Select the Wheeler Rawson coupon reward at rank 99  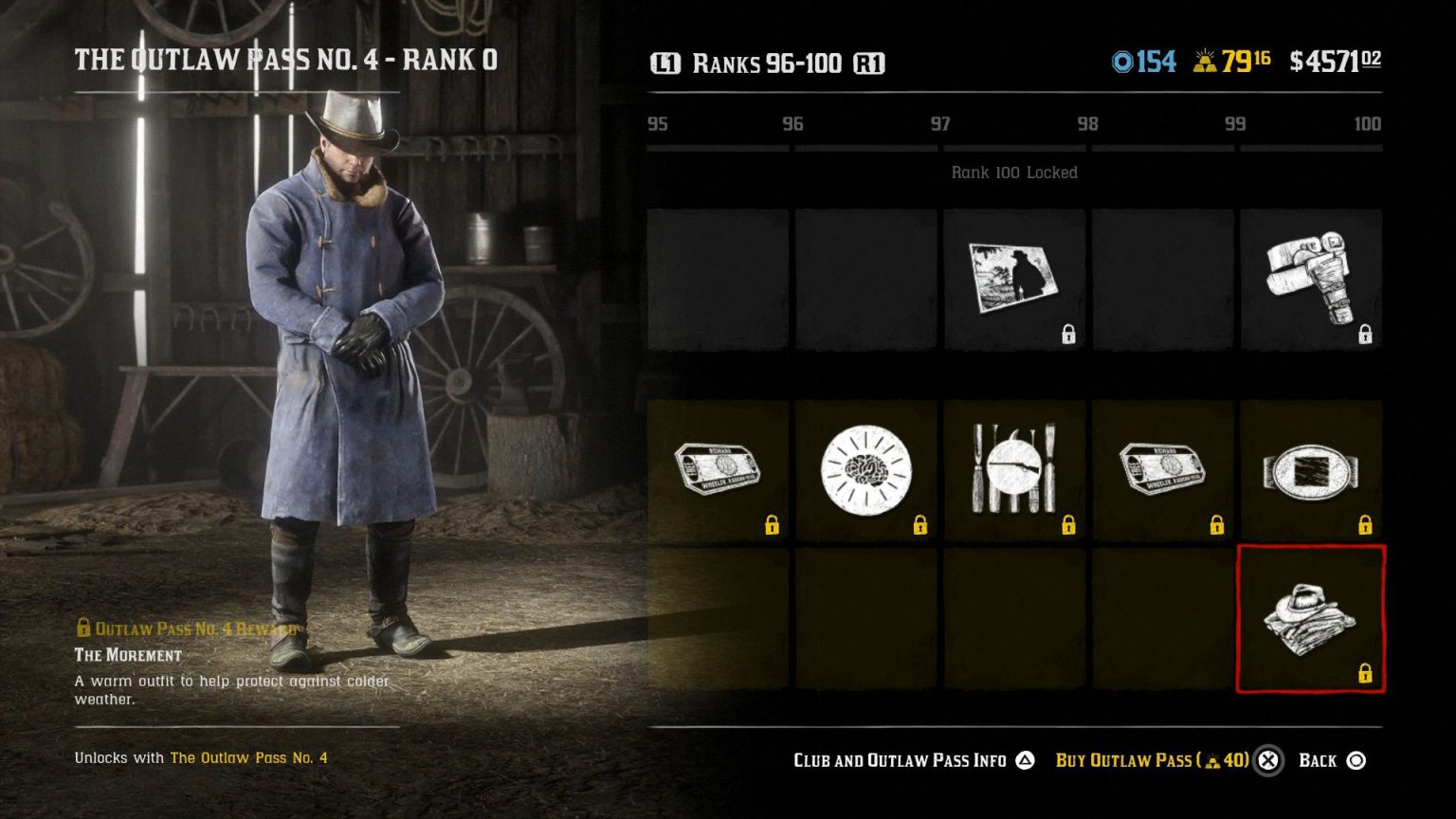pyautogui.click(x=1162, y=468)
